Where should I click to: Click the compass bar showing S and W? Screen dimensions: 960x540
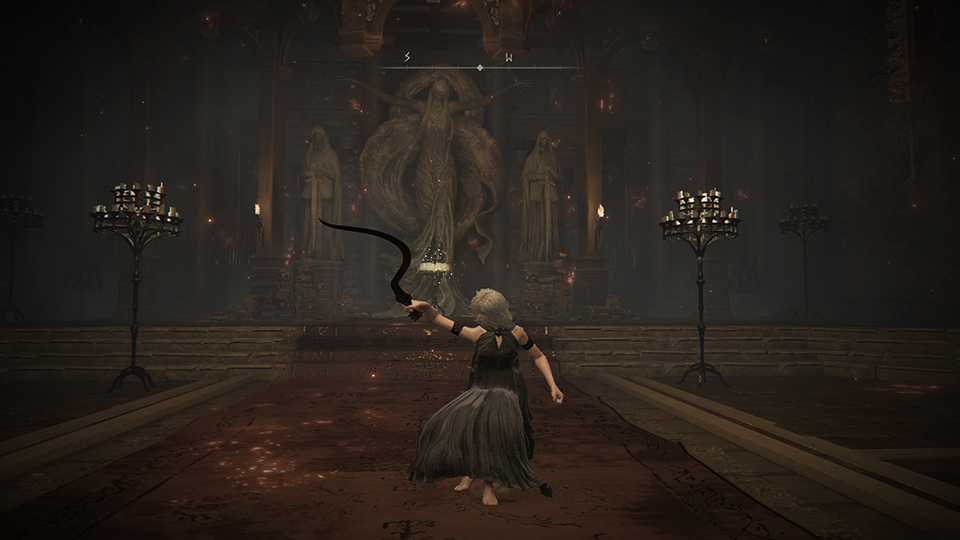[x=479, y=66]
